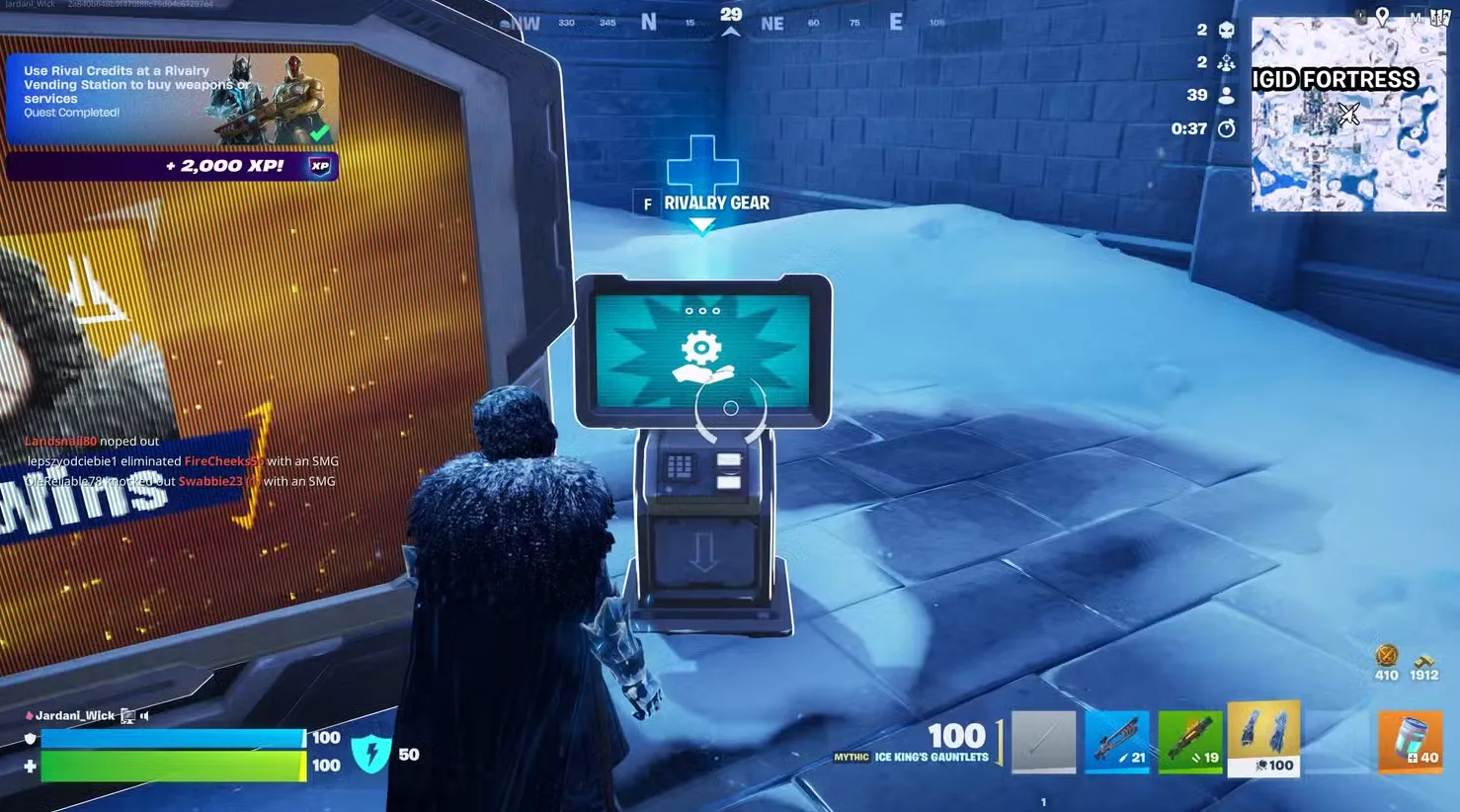
Task: Toggle the speaker icon beside Jardani_Wick
Action: coord(146,715)
